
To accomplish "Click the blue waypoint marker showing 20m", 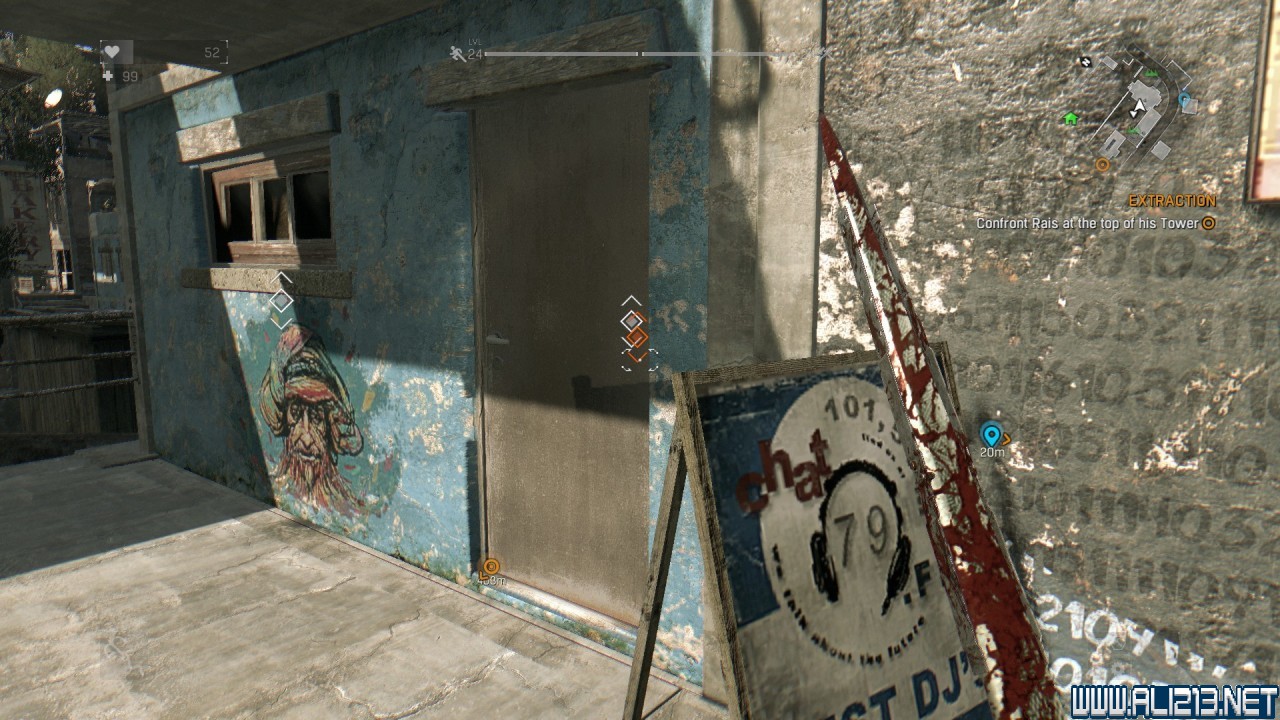I will [x=991, y=435].
